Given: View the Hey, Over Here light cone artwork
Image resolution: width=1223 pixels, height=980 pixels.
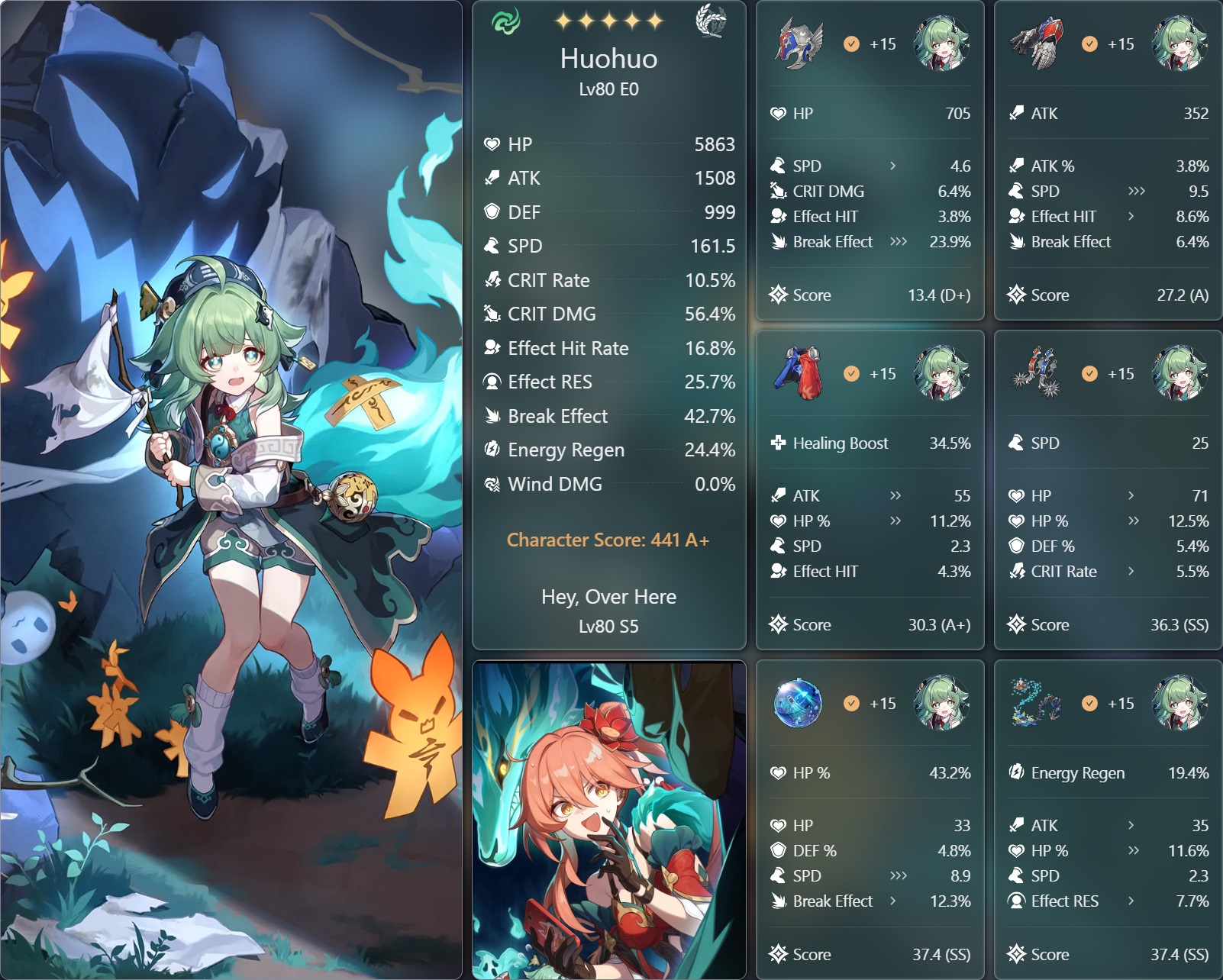Looking at the screenshot, I should pyautogui.click(x=608, y=820).
